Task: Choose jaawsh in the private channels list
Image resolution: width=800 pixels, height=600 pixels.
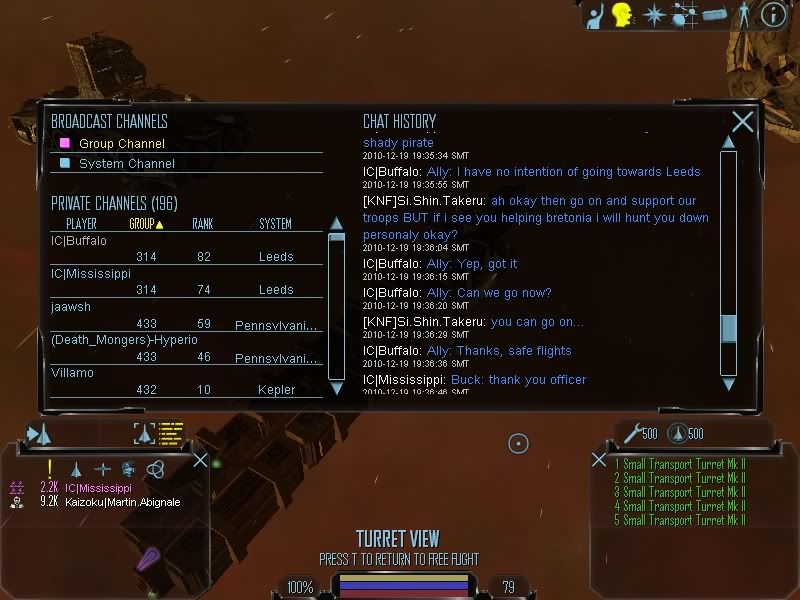Action: tap(71, 307)
